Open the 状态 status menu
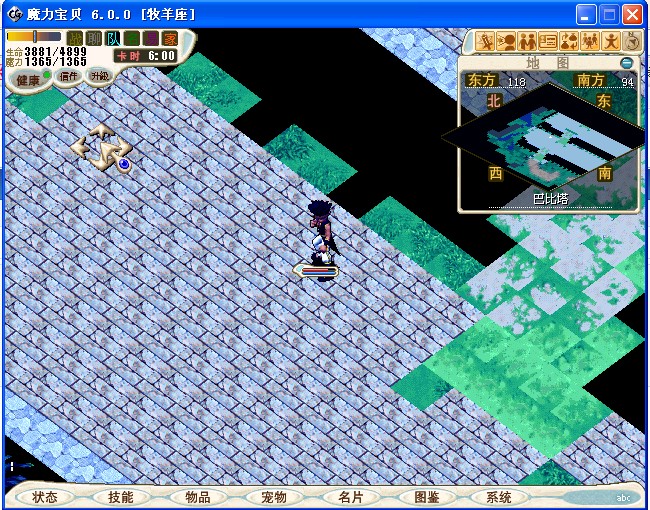Image resolution: width=650 pixels, height=510 pixels. click(x=45, y=497)
